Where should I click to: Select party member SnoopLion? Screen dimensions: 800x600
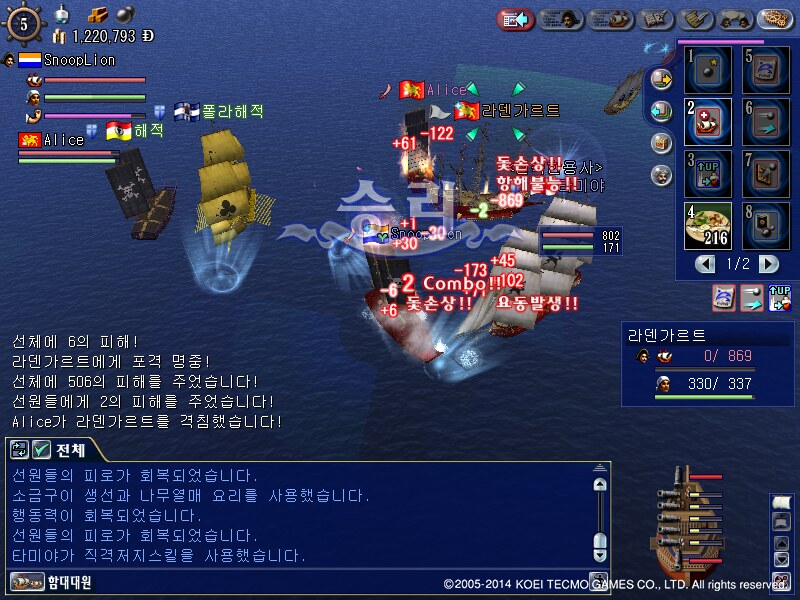(x=78, y=60)
